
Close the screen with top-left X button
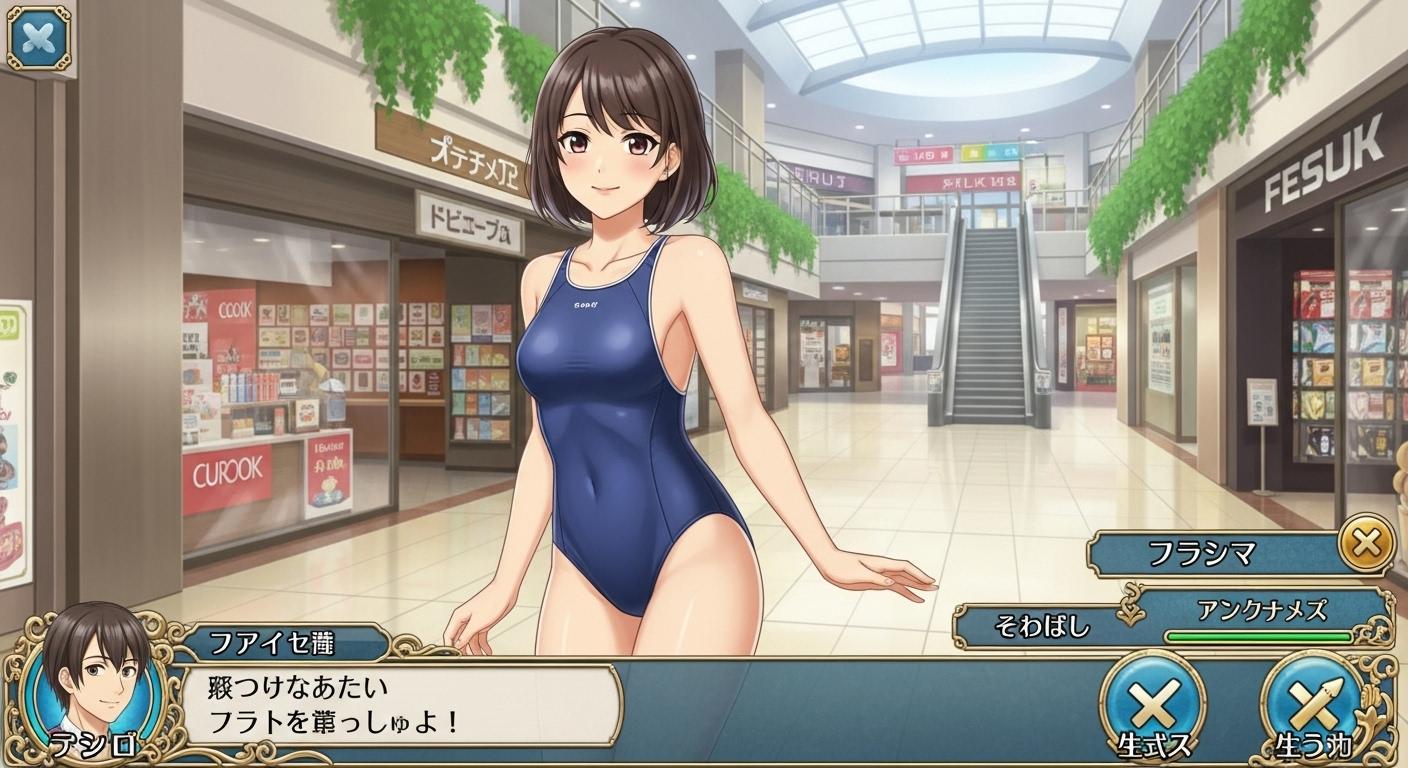click(x=39, y=38)
